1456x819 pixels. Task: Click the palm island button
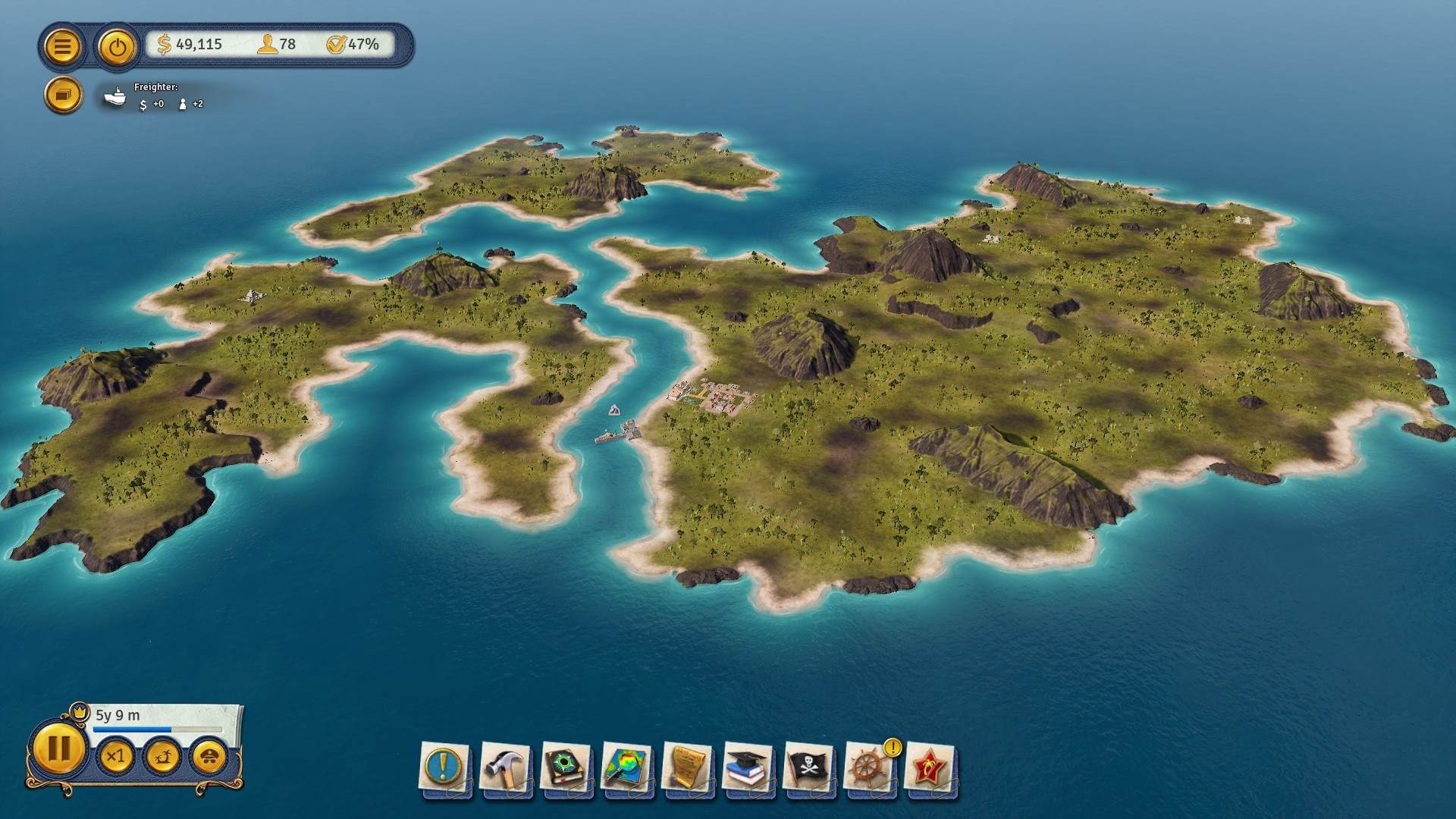click(x=162, y=756)
